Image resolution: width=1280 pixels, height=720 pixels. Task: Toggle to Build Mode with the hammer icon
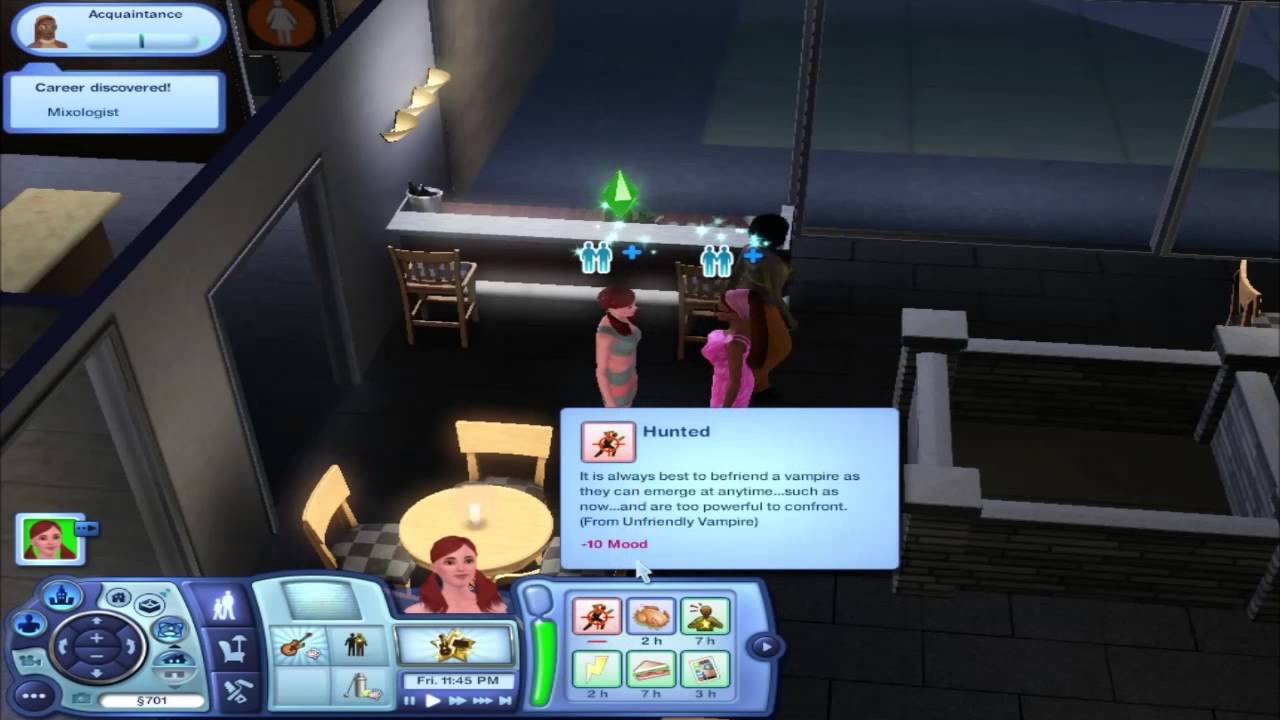coord(236,693)
